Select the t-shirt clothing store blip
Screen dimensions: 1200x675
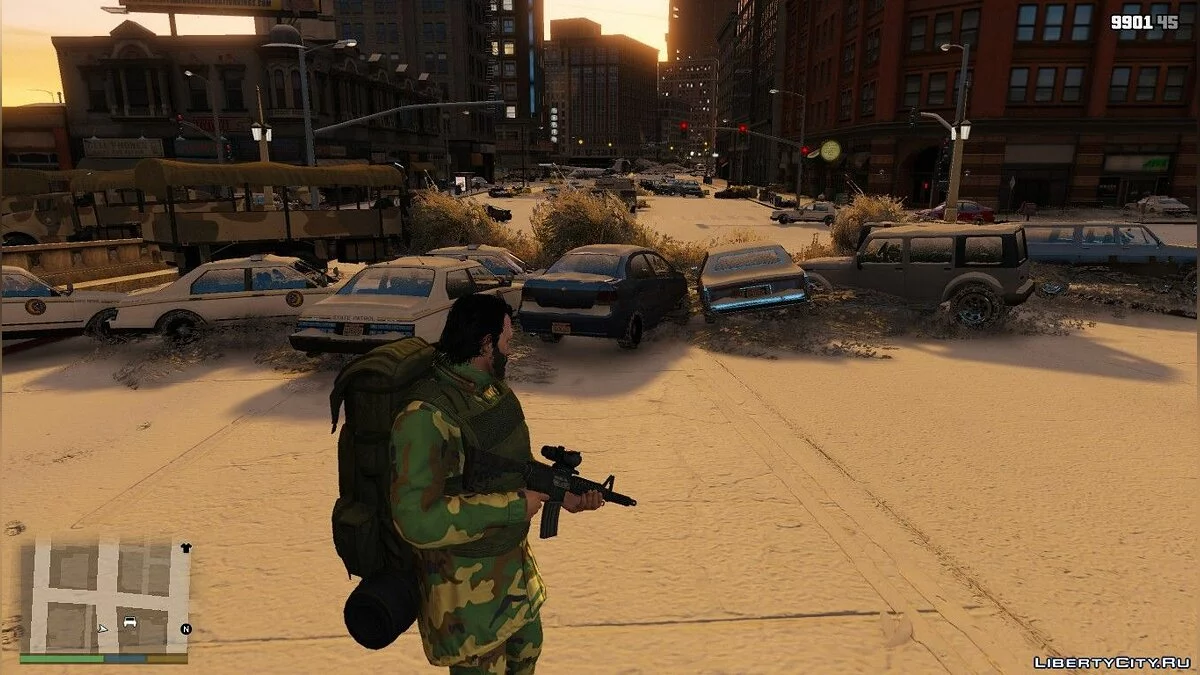185,548
